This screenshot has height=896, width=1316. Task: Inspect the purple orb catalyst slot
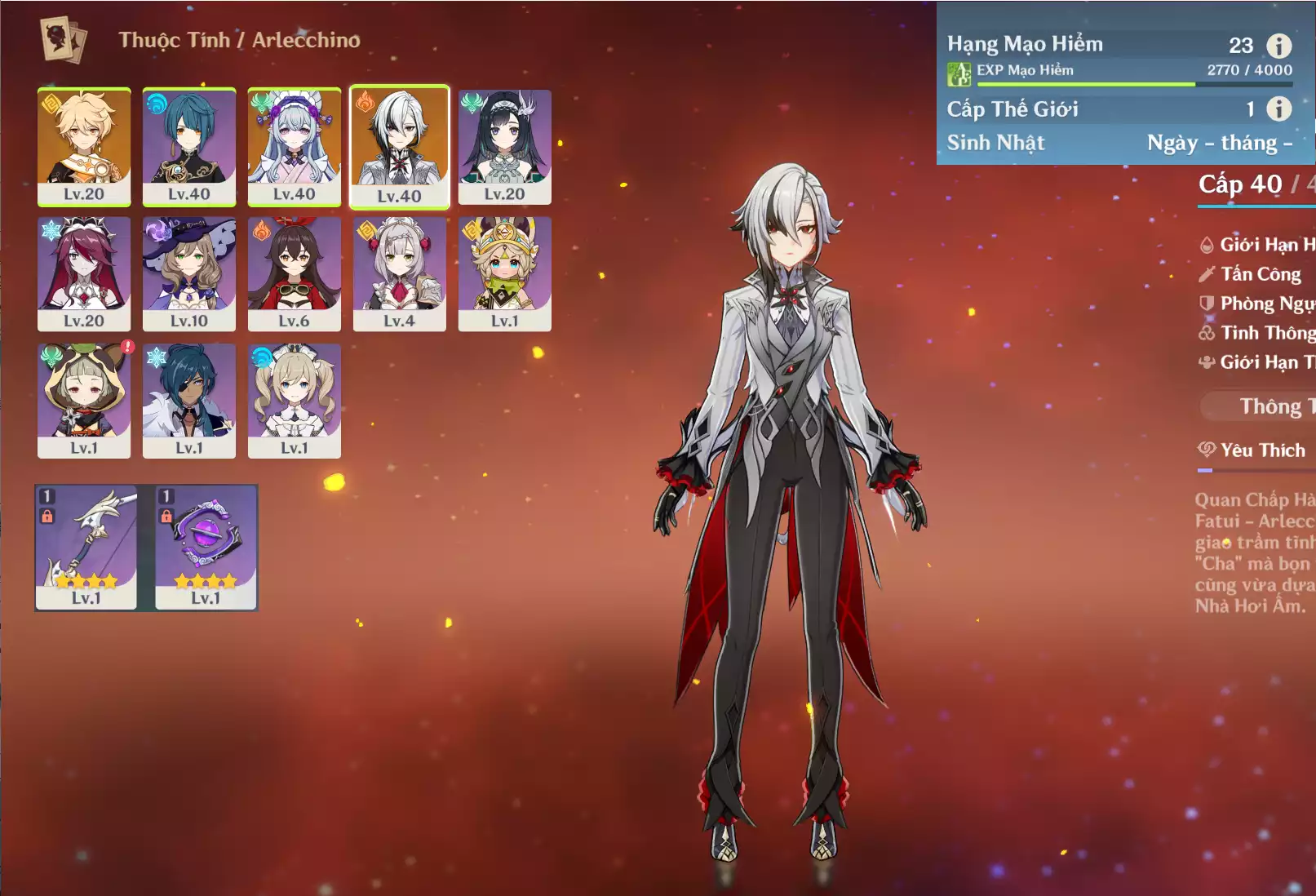pos(206,547)
